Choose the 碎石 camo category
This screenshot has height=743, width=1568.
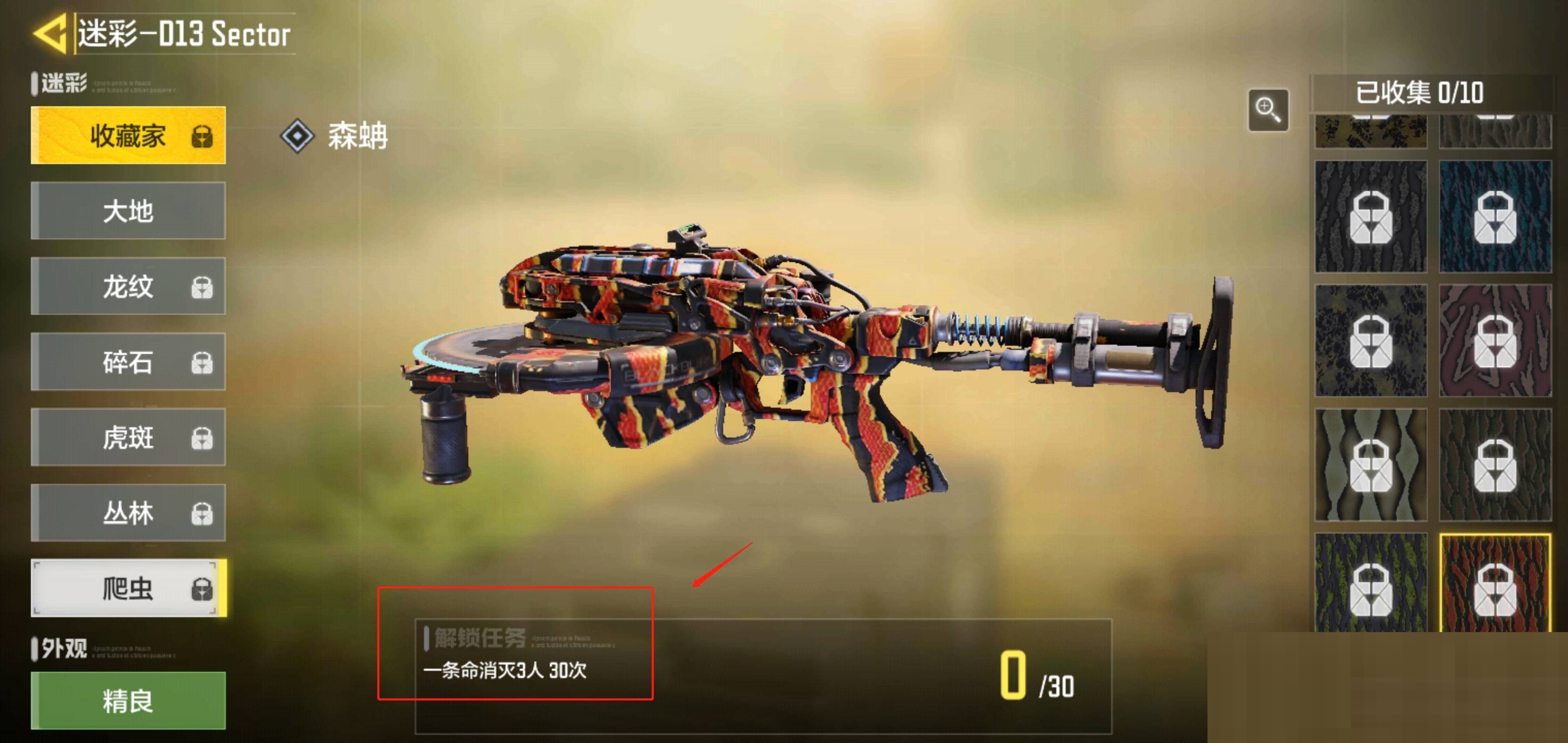click(x=128, y=362)
